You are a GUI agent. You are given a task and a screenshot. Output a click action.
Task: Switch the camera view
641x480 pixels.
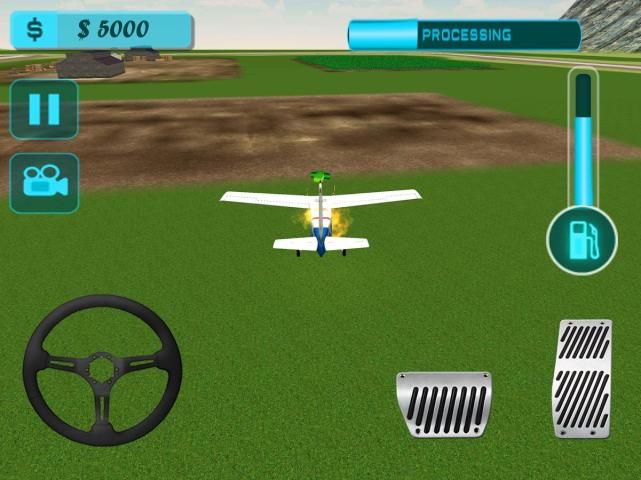click(x=44, y=183)
